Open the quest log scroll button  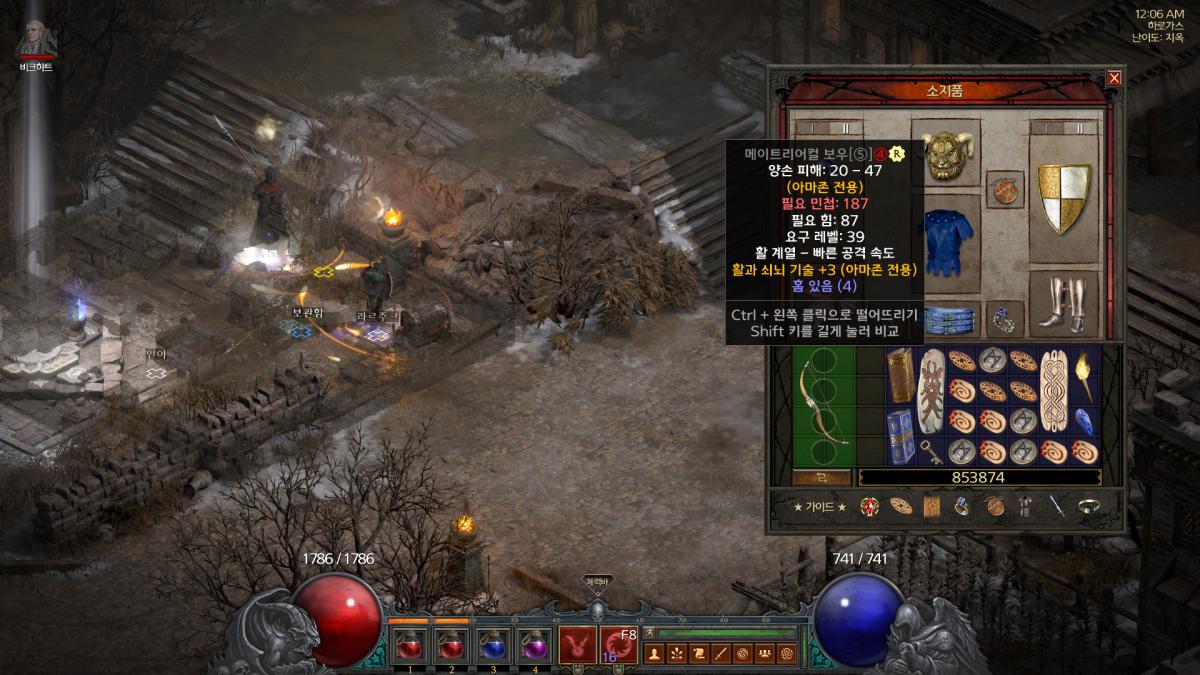[x=699, y=655]
